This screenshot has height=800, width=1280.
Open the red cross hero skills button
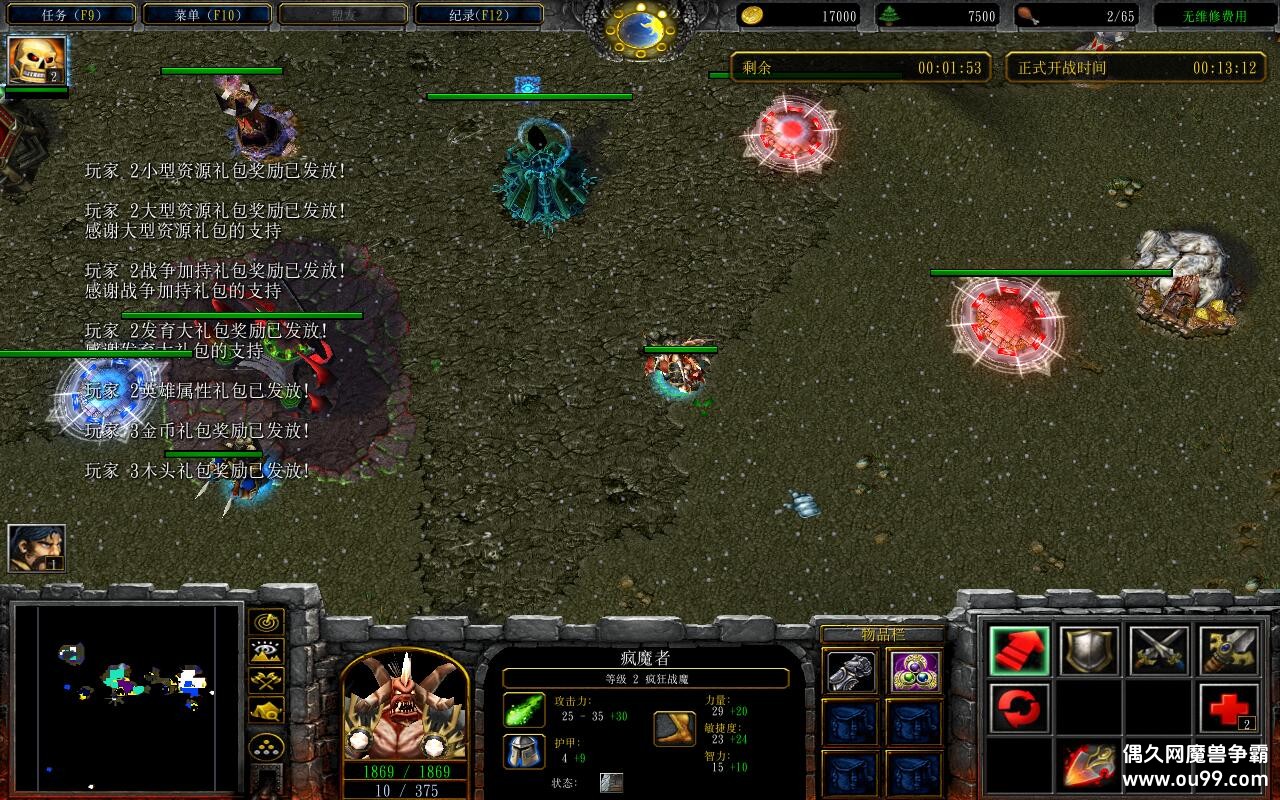1229,709
